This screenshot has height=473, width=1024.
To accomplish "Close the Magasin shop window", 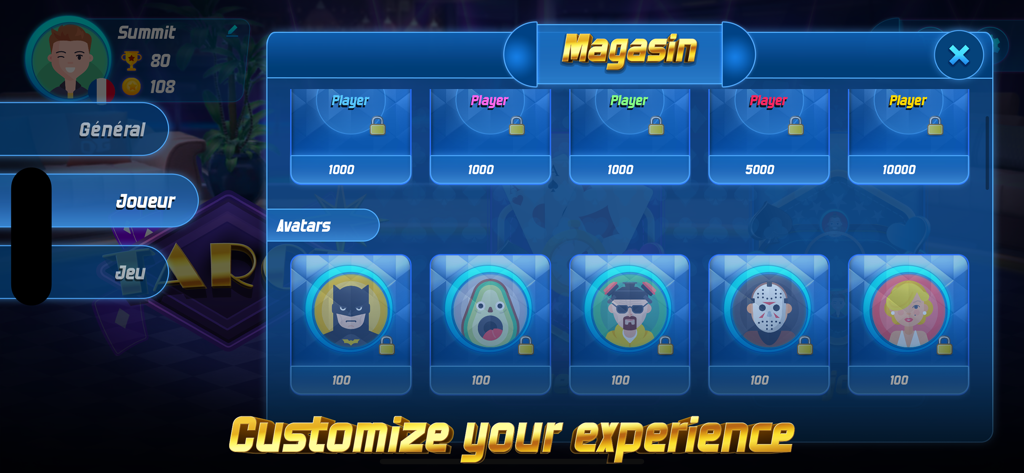I will (958, 55).
